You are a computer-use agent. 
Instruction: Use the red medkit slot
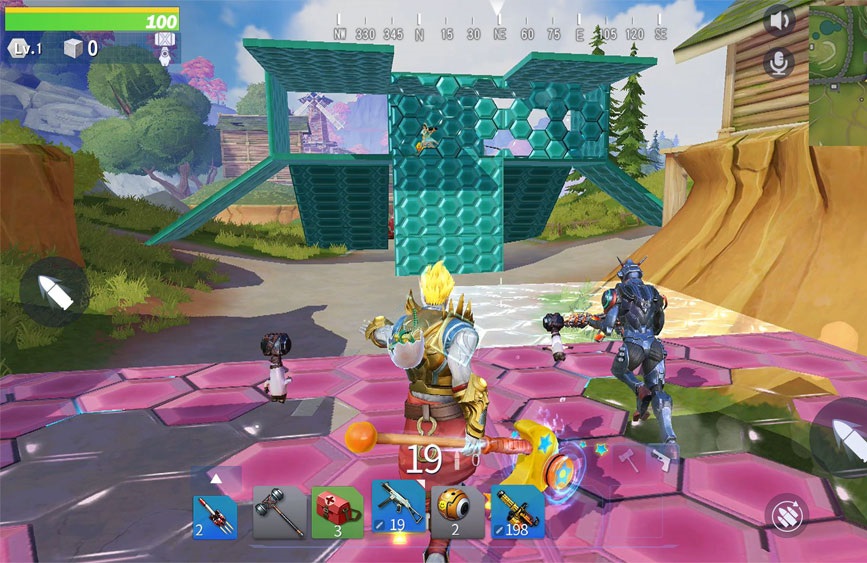coord(337,514)
